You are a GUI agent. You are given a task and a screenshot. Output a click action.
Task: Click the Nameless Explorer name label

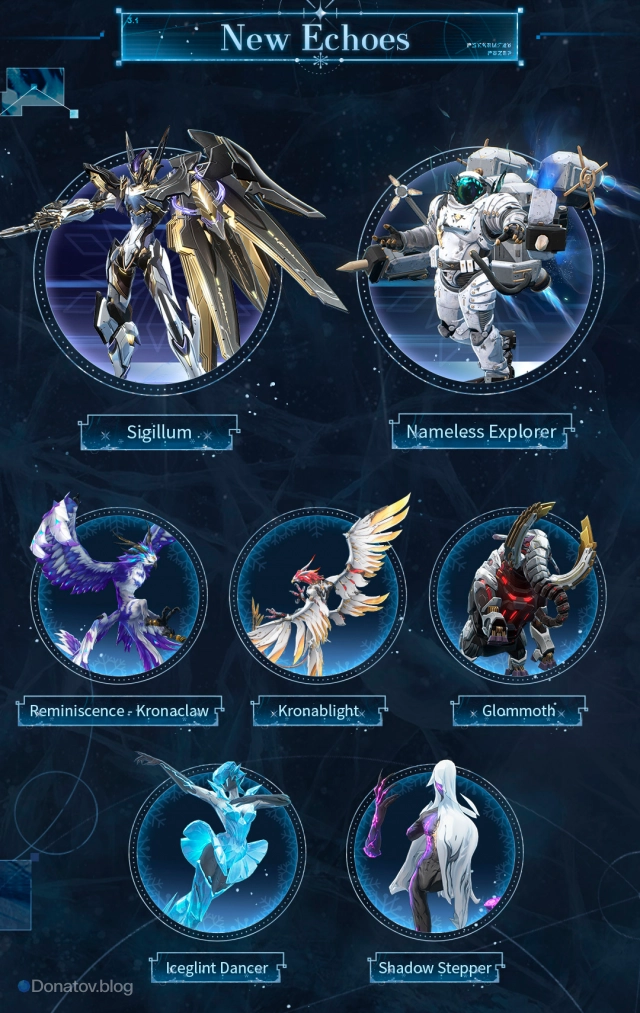[x=481, y=433]
